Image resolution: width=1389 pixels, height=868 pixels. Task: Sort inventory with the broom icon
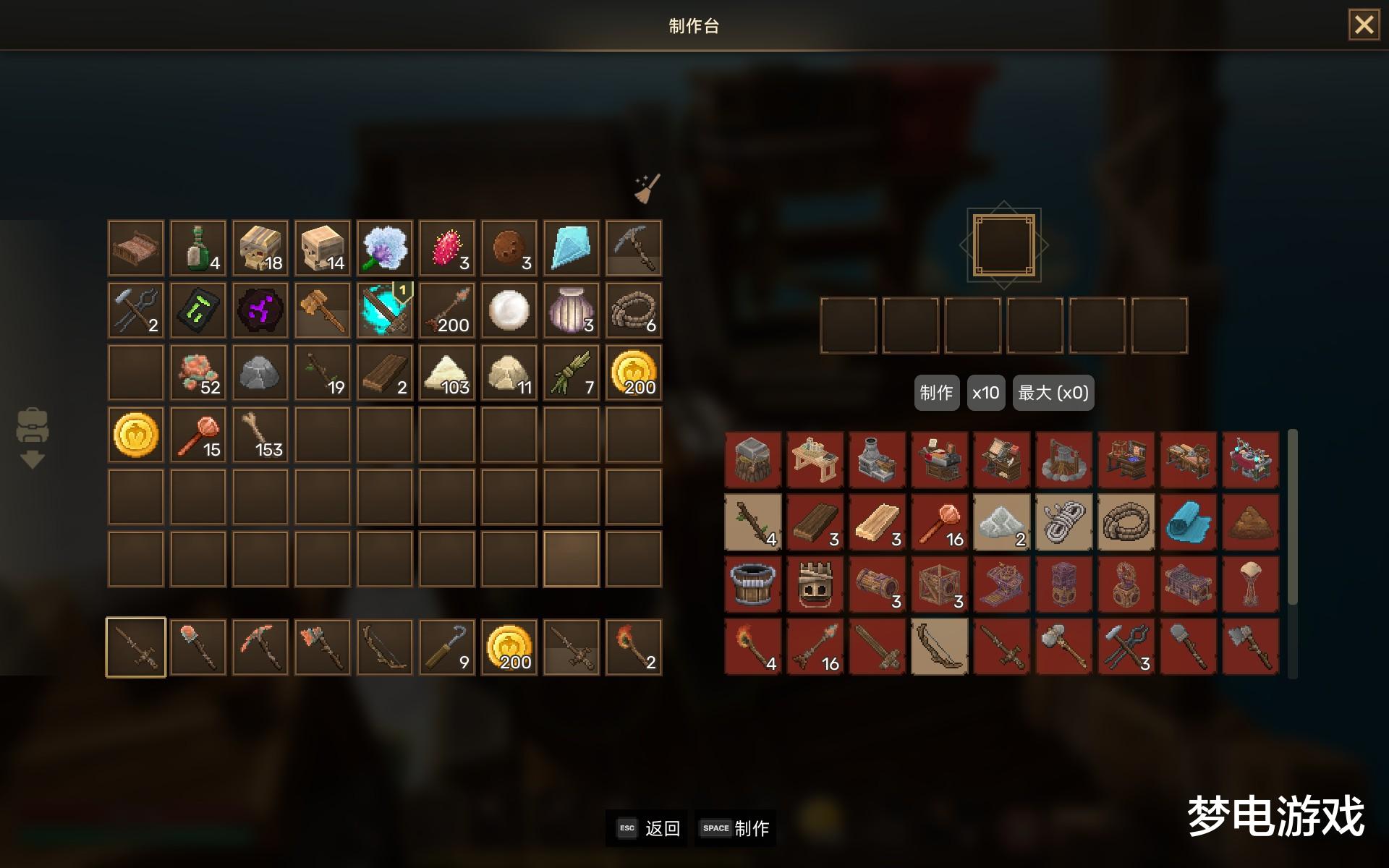coord(647,189)
